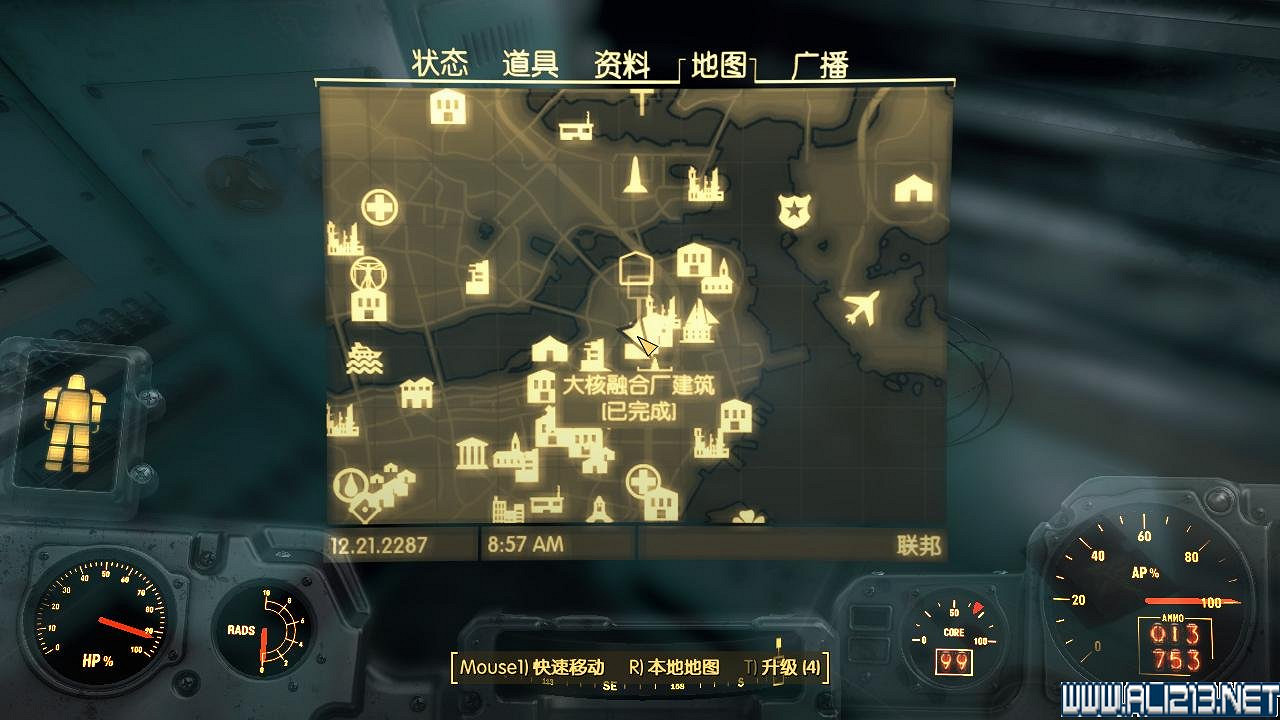Click the ferris wheel map marker

click(369, 271)
